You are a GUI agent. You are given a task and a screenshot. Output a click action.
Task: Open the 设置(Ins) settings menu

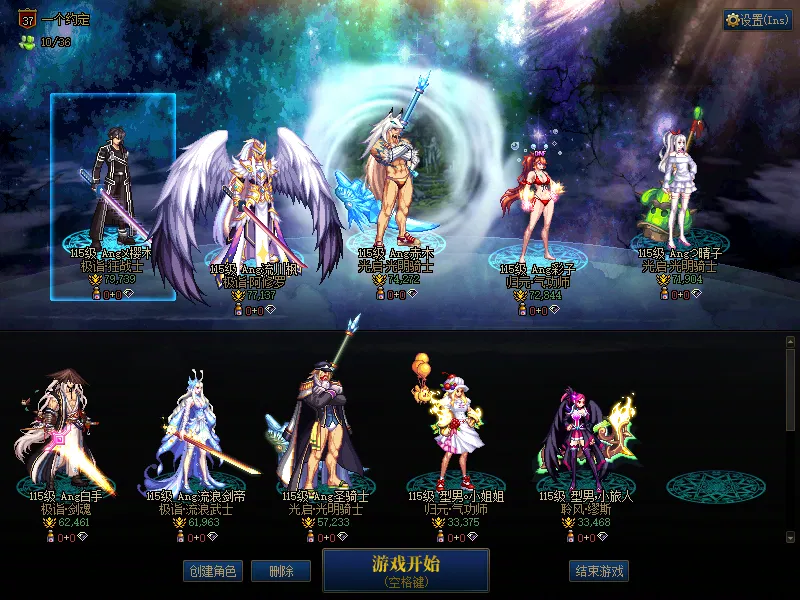pos(757,20)
